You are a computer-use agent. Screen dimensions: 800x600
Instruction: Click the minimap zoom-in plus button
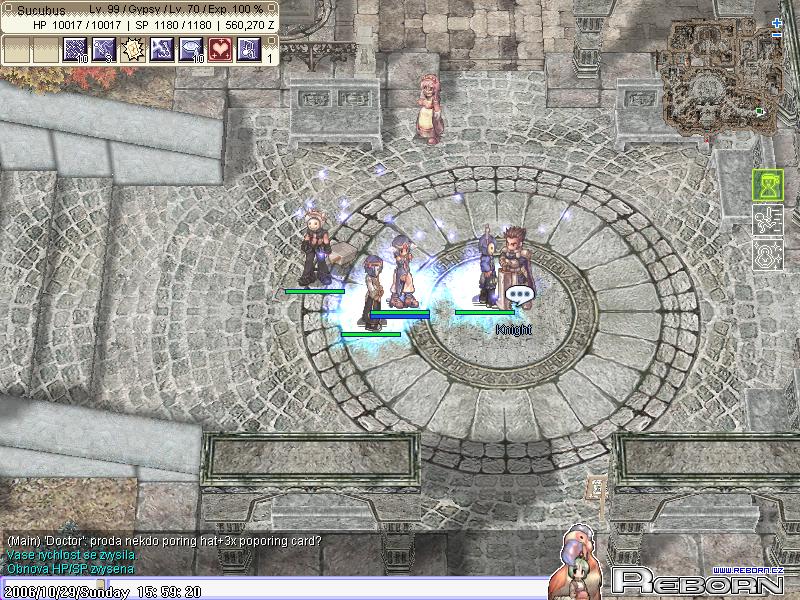coord(777,21)
